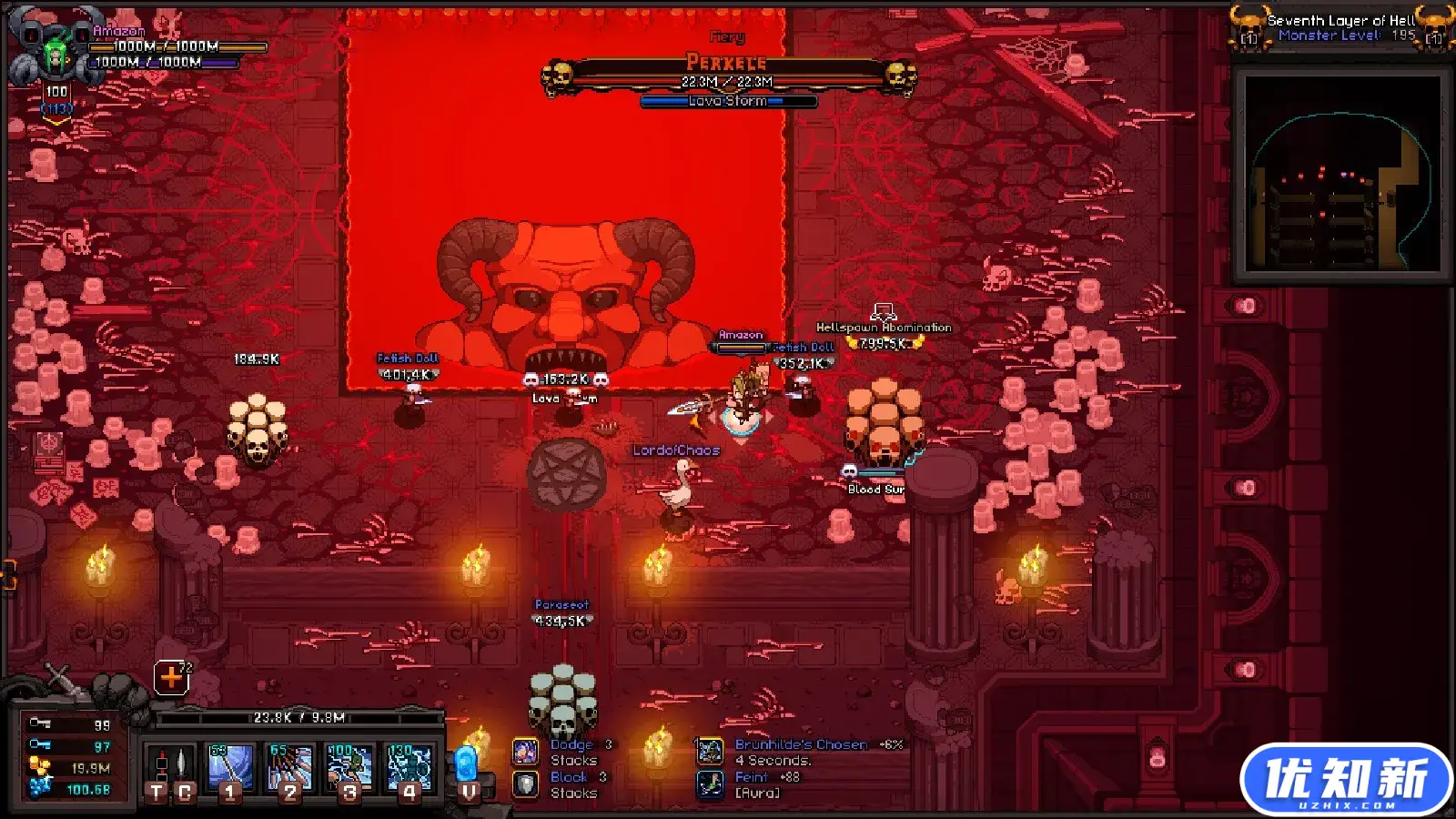The width and height of the screenshot is (1456, 819).
Task: Click the crossed swords icon above resources
Action: (60, 678)
